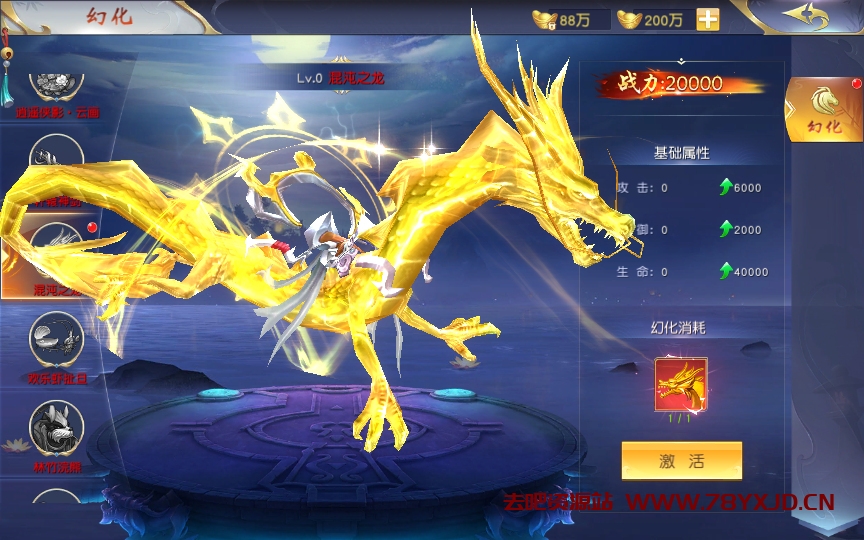Select the golden dragon material icon
Image resolution: width=864 pixels, height=540 pixels.
point(681,384)
